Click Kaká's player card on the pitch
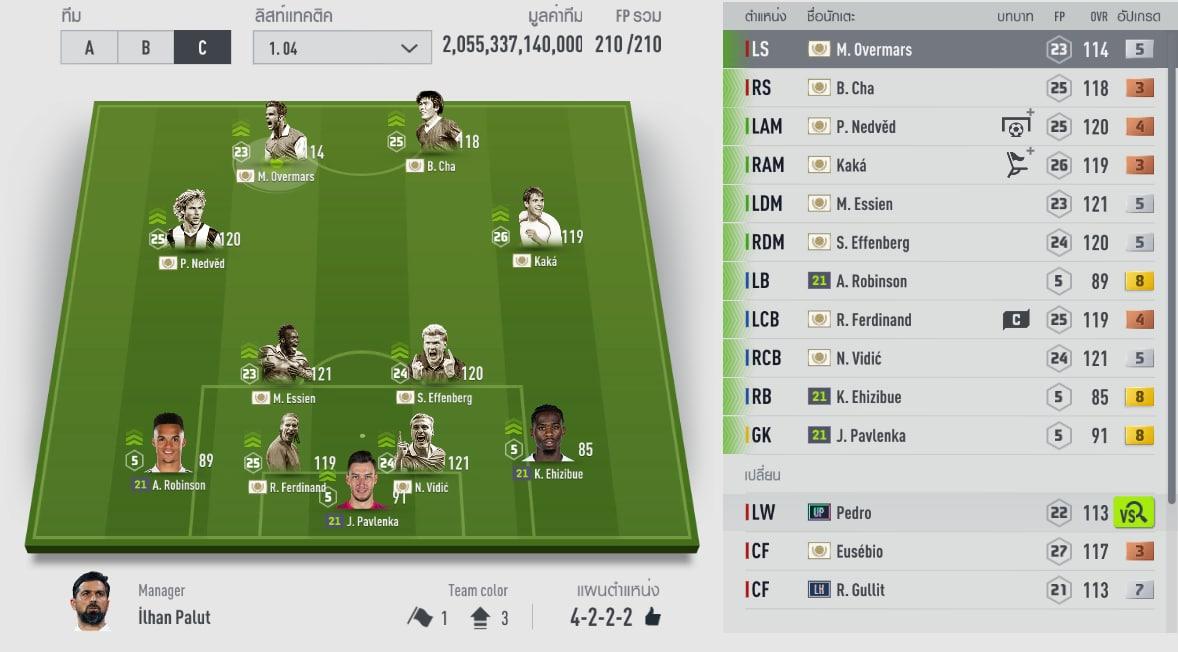This screenshot has width=1178, height=652. [538, 224]
